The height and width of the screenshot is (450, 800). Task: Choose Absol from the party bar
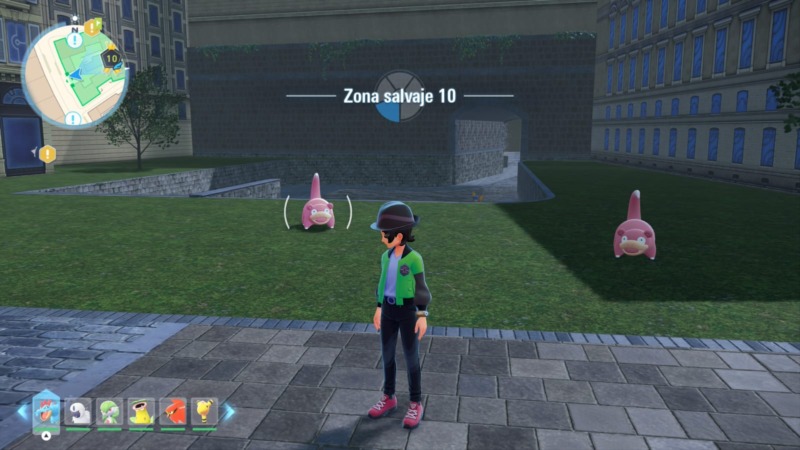[x=79, y=411]
